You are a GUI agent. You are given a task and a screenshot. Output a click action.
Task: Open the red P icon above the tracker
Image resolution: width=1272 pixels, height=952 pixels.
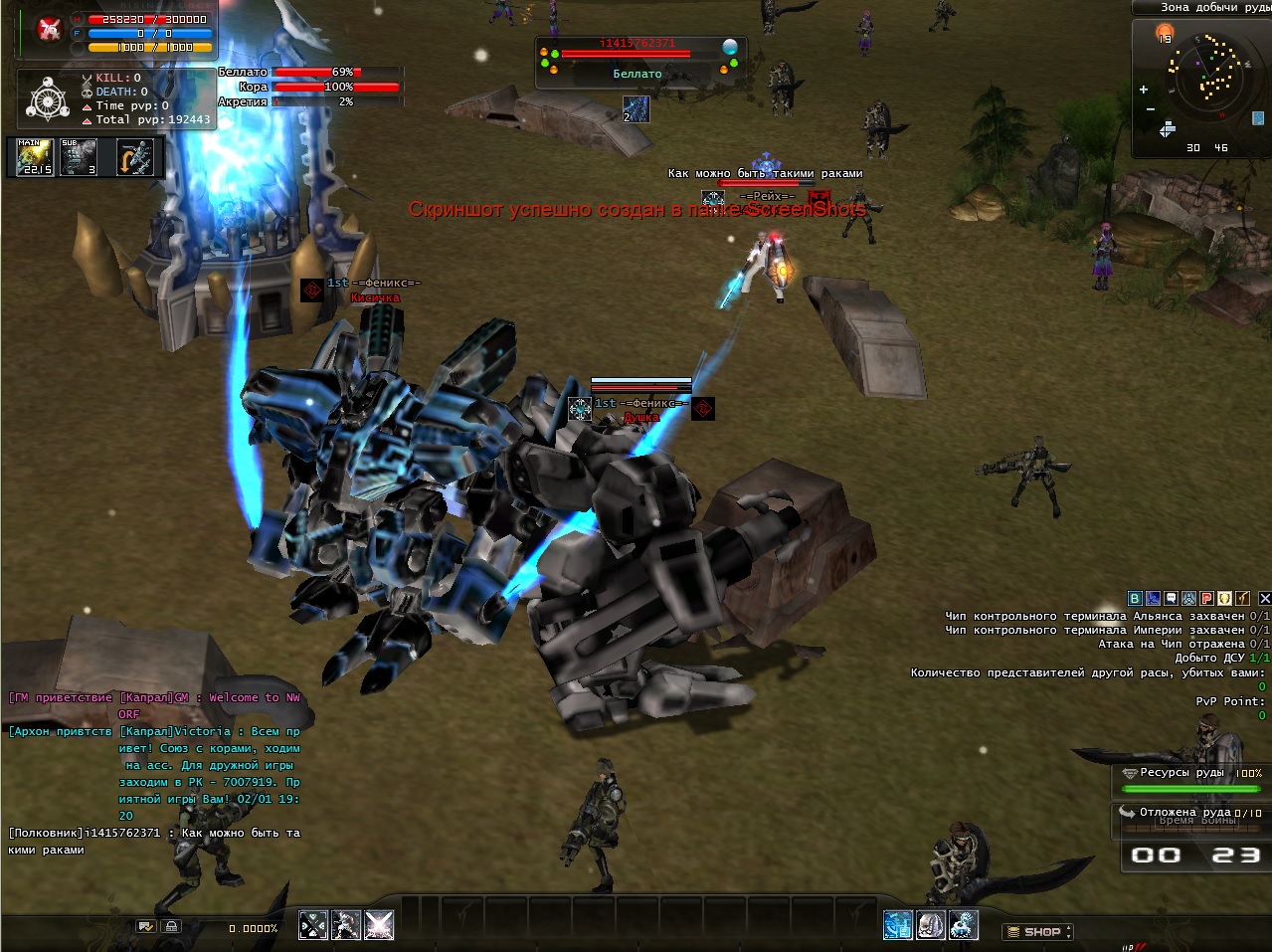(1206, 598)
